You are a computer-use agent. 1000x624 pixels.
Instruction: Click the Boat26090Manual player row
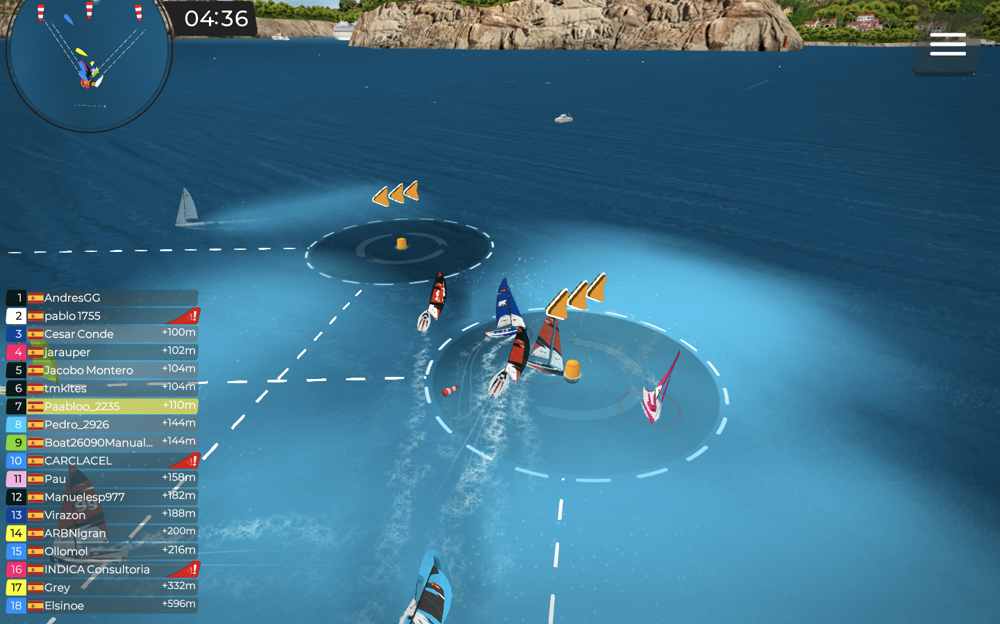coord(102,443)
